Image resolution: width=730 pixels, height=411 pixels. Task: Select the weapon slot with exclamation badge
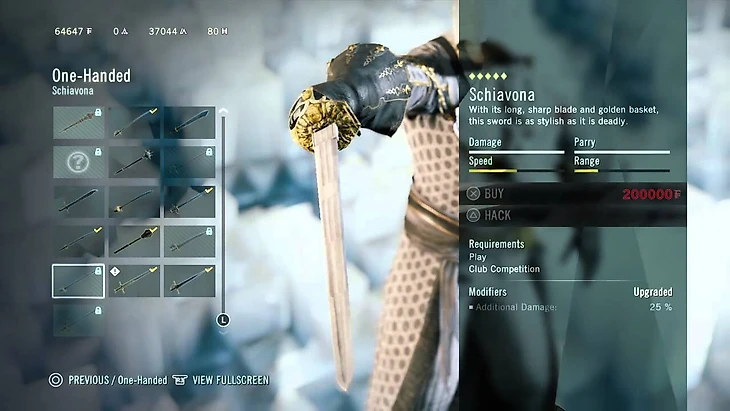point(134,281)
